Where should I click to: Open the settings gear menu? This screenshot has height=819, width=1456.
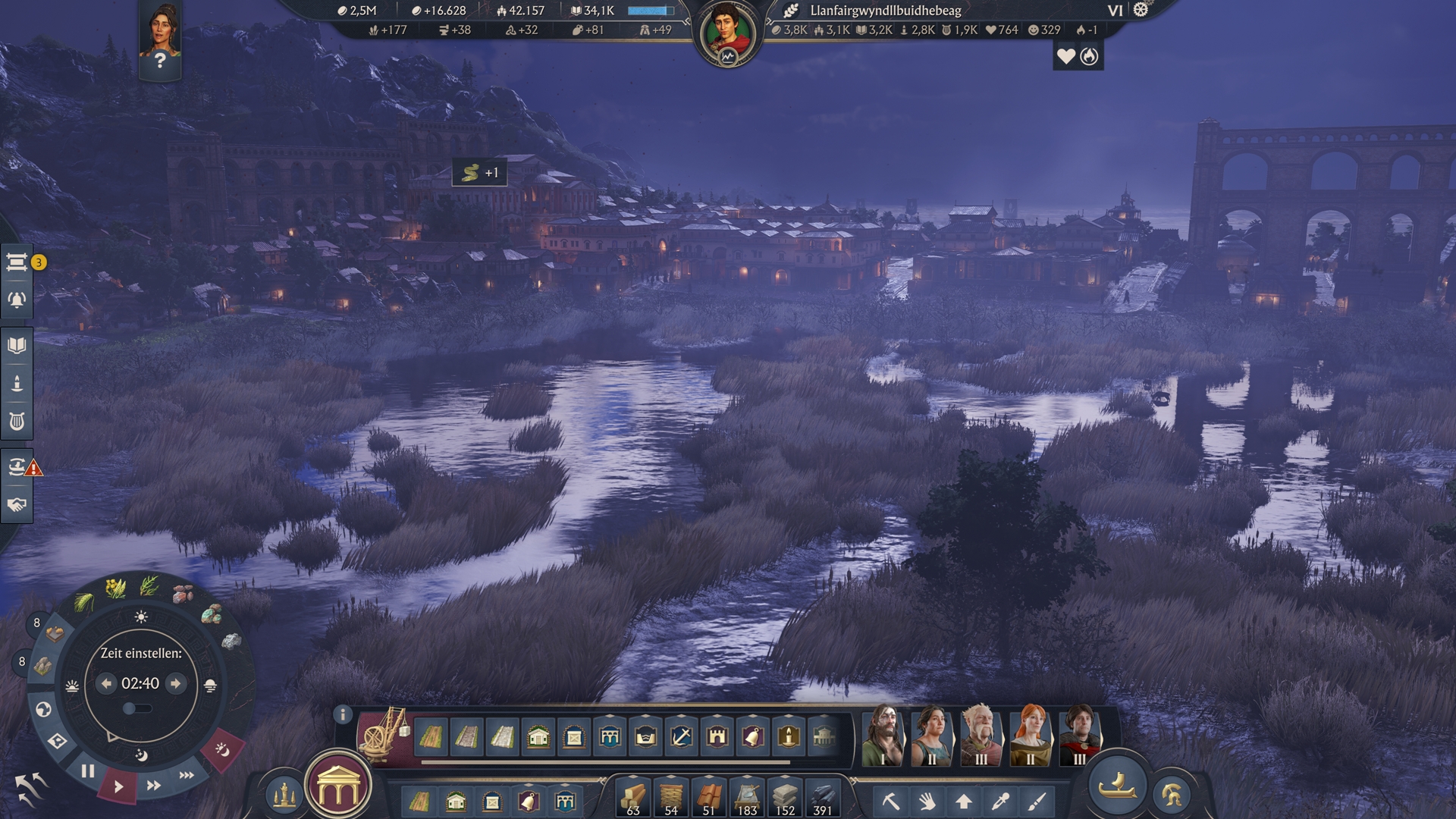(1141, 10)
